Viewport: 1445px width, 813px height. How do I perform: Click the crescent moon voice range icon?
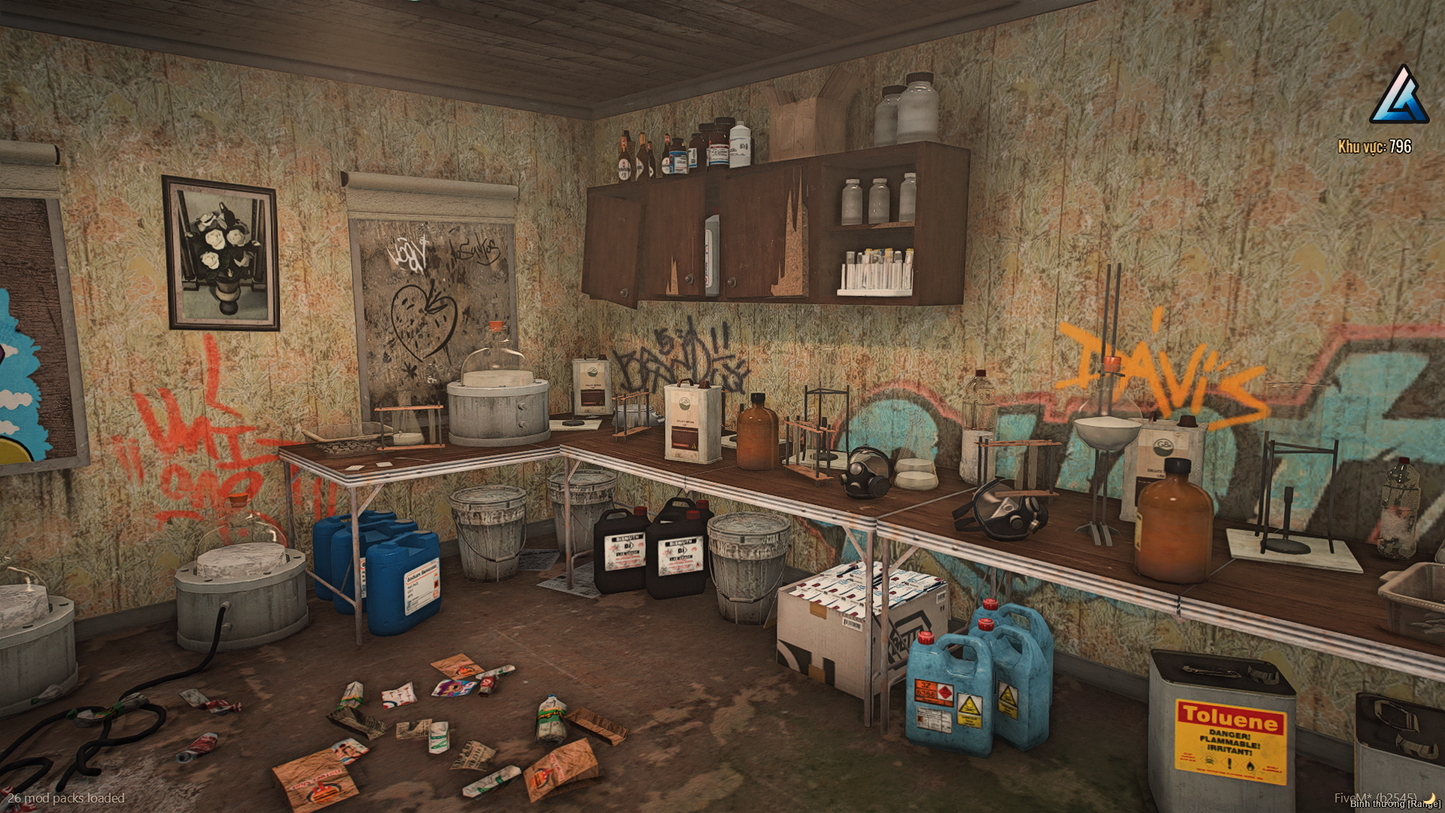1431,798
